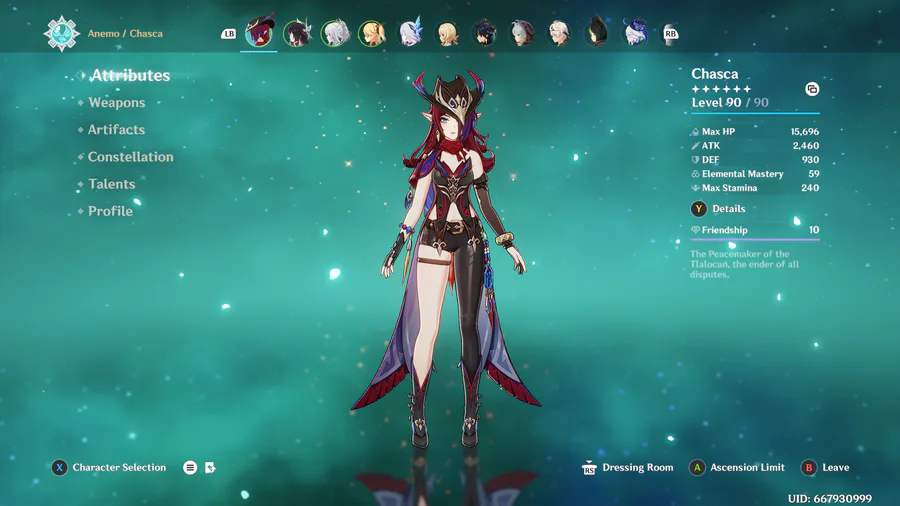This screenshot has height=506, width=900.
Task: Select Chasca's highlighted portrait in the party row
Action: click(x=260, y=33)
